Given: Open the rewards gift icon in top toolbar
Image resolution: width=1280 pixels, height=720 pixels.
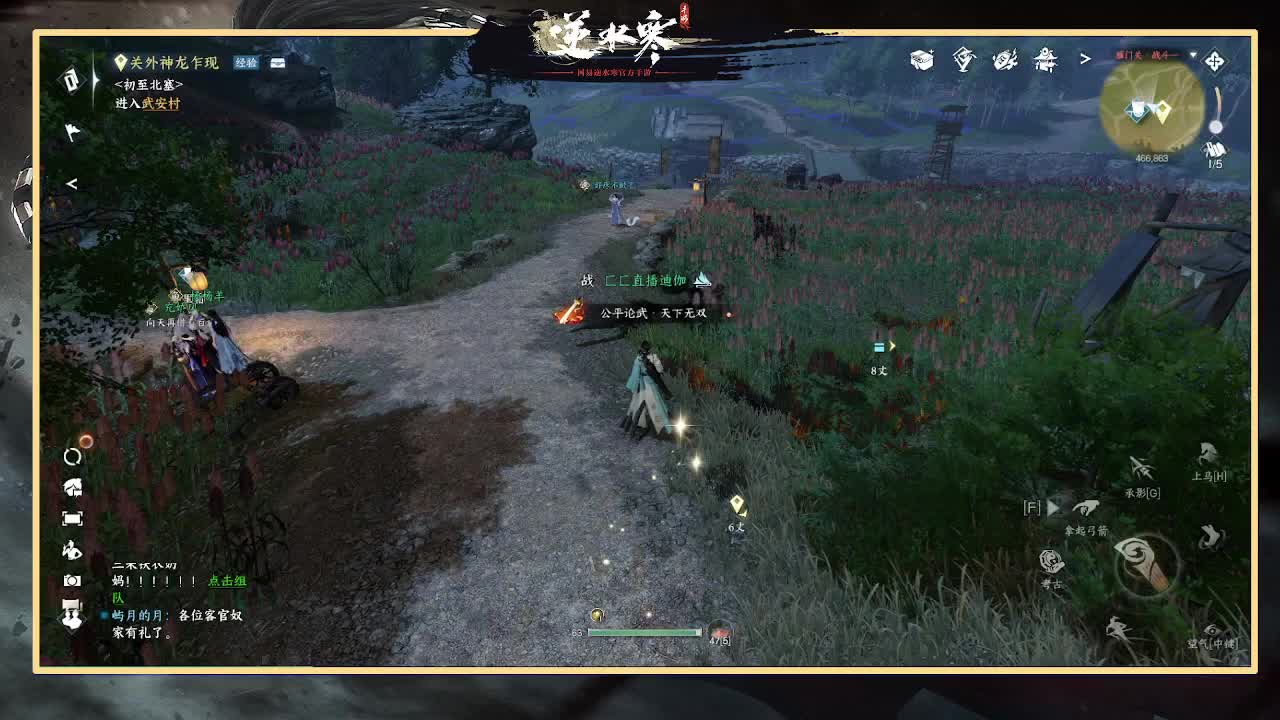Looking at the screenshot, I should pyautogui.click(x=962, y=60).
